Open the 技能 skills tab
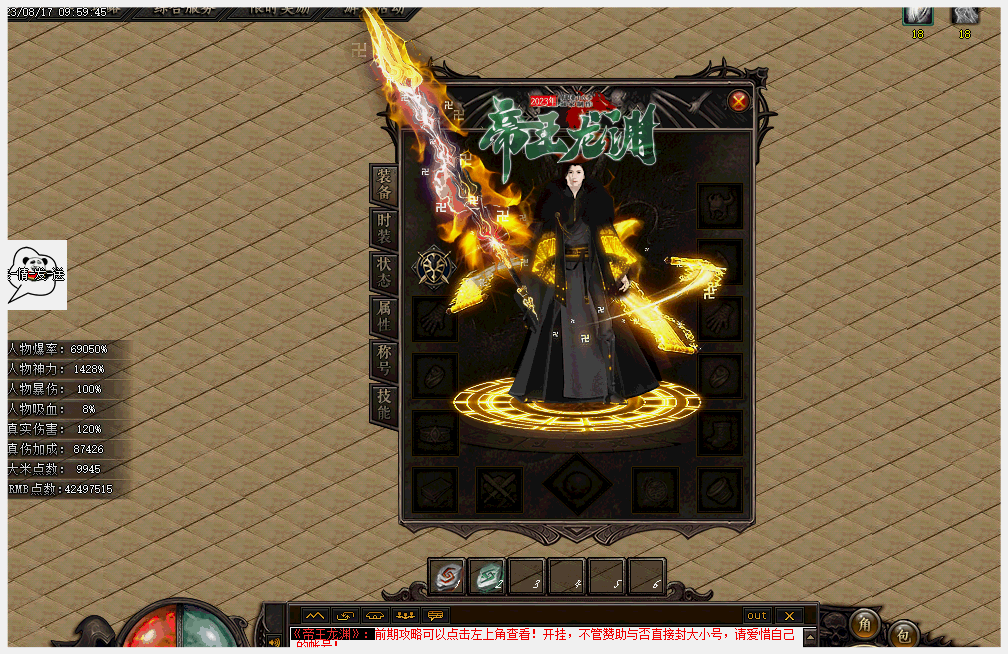Viewport: 1008px width, 654px height. (x=384, y=404)
